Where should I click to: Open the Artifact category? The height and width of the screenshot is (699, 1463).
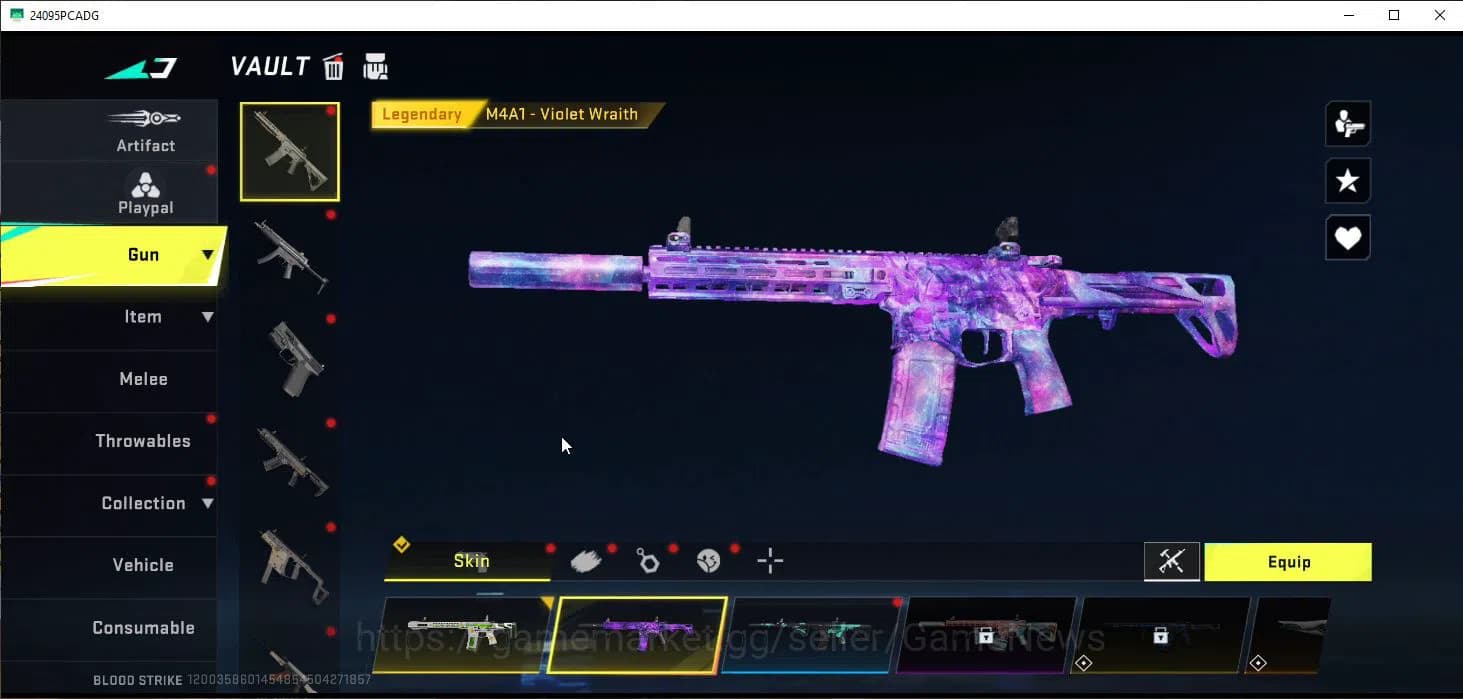145,131
